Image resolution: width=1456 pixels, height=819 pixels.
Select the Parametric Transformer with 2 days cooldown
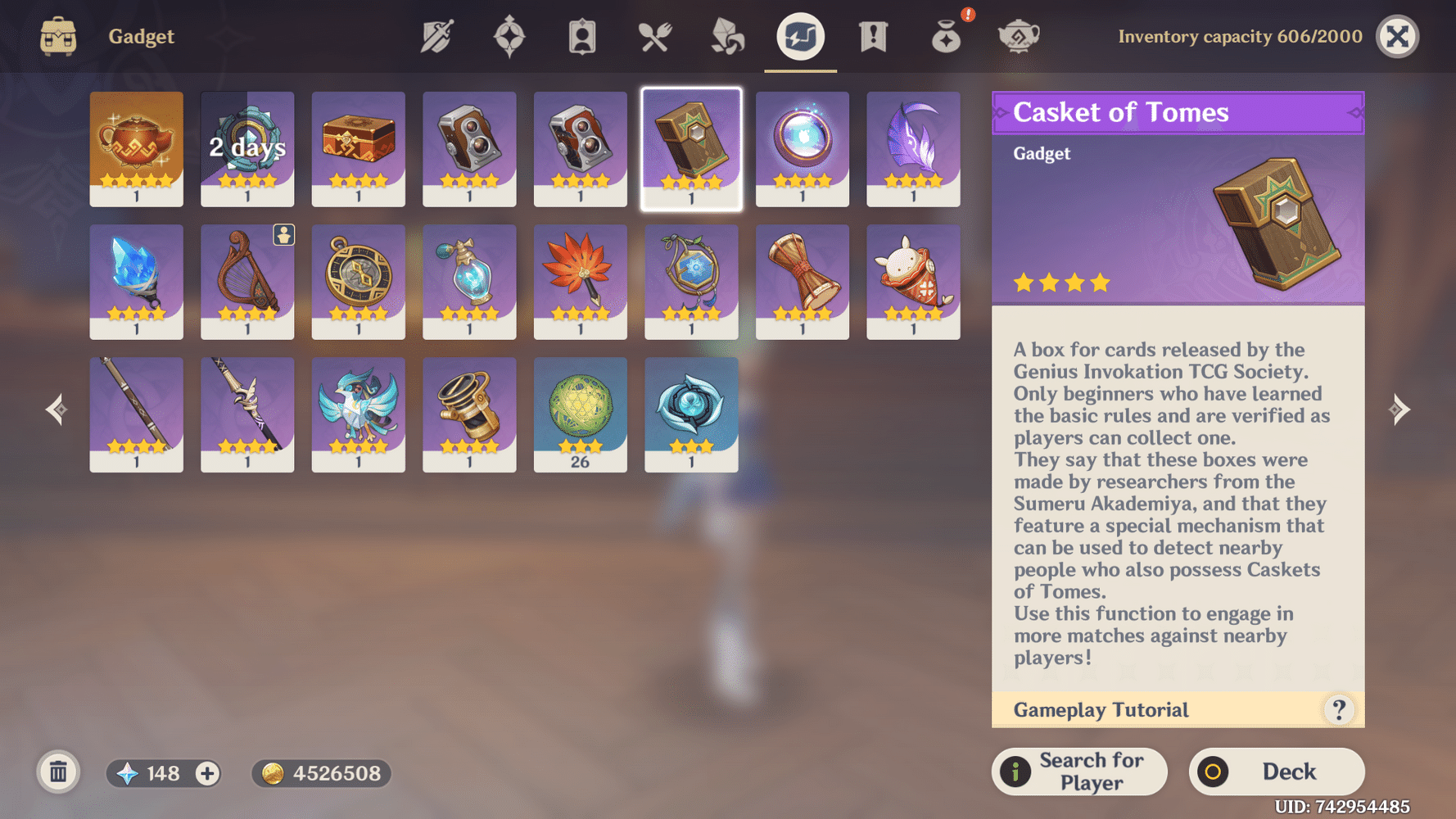pyautogui.click(x=246, y=149)
